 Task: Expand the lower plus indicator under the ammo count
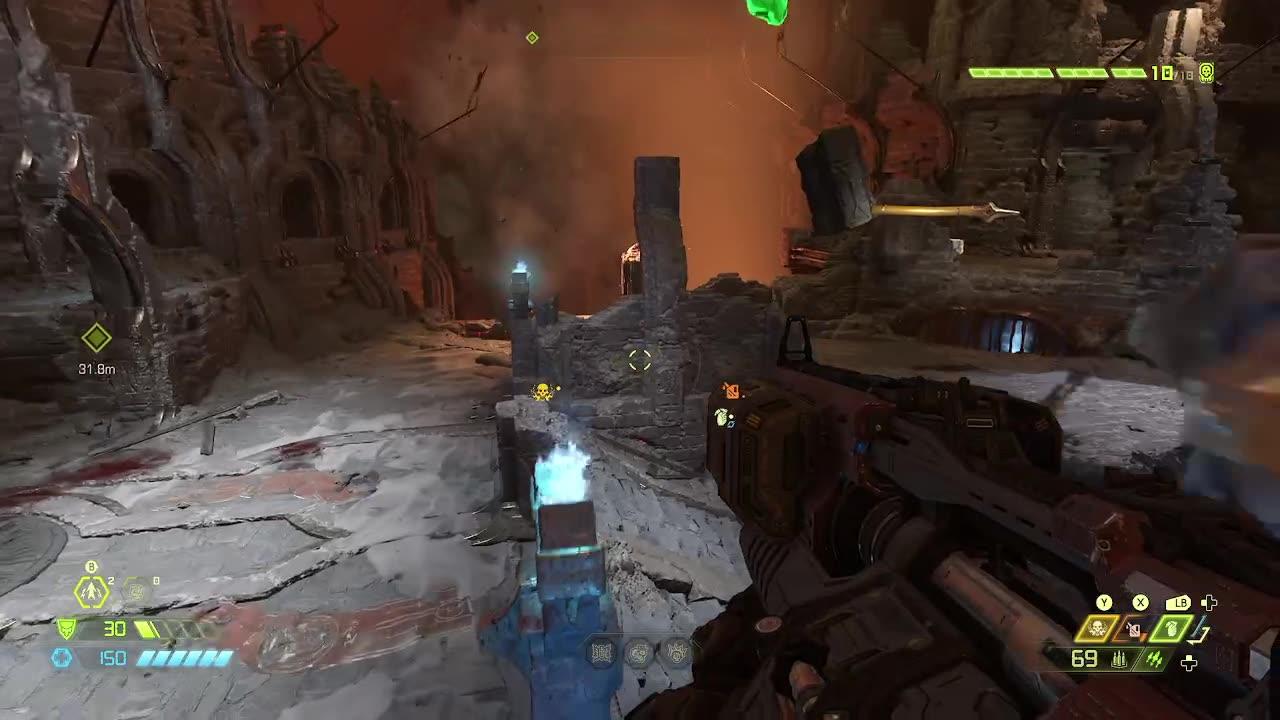pos(1189,662)
